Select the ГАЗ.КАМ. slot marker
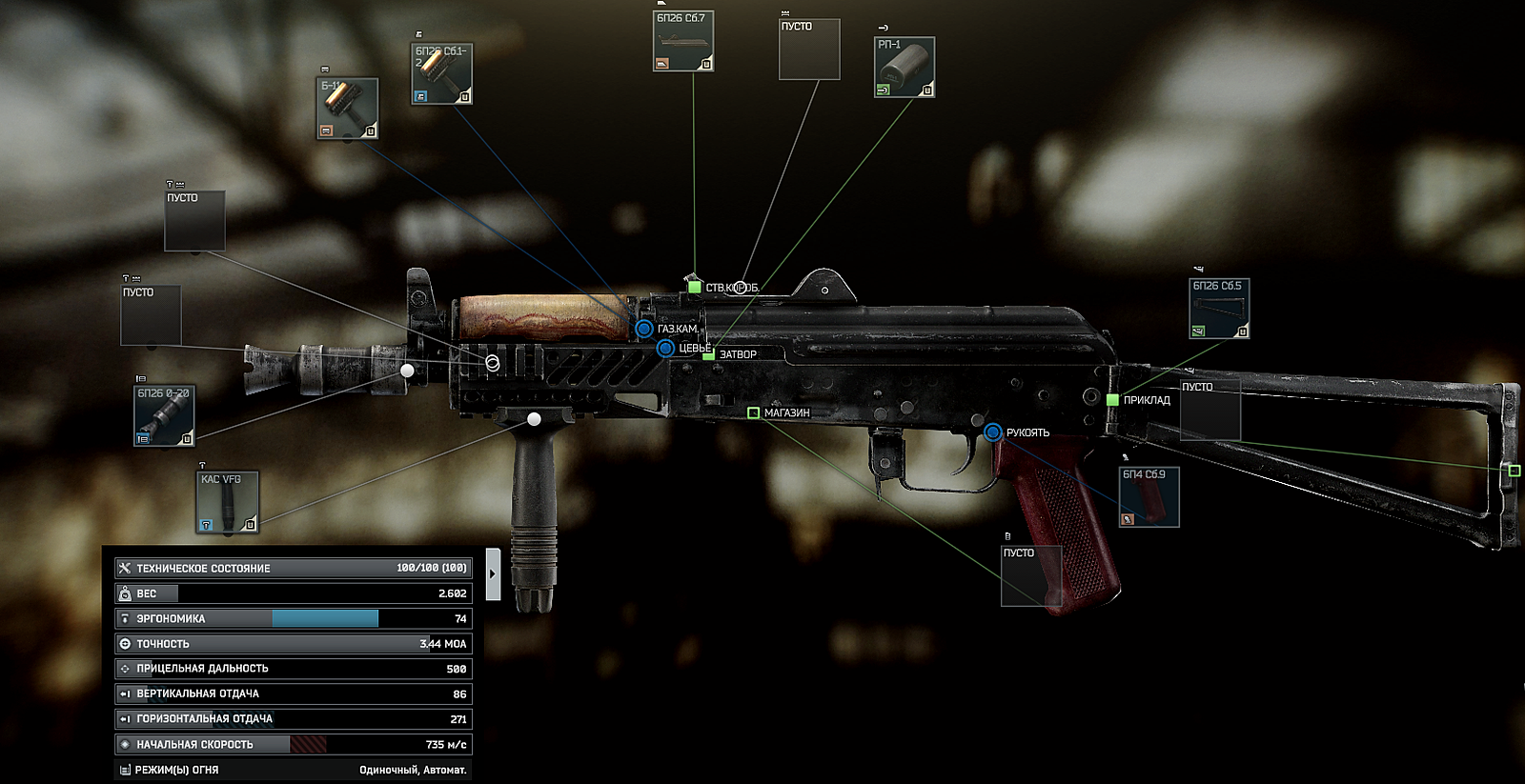The width and height of the screenshot is (1525, 784). [644, 329]
